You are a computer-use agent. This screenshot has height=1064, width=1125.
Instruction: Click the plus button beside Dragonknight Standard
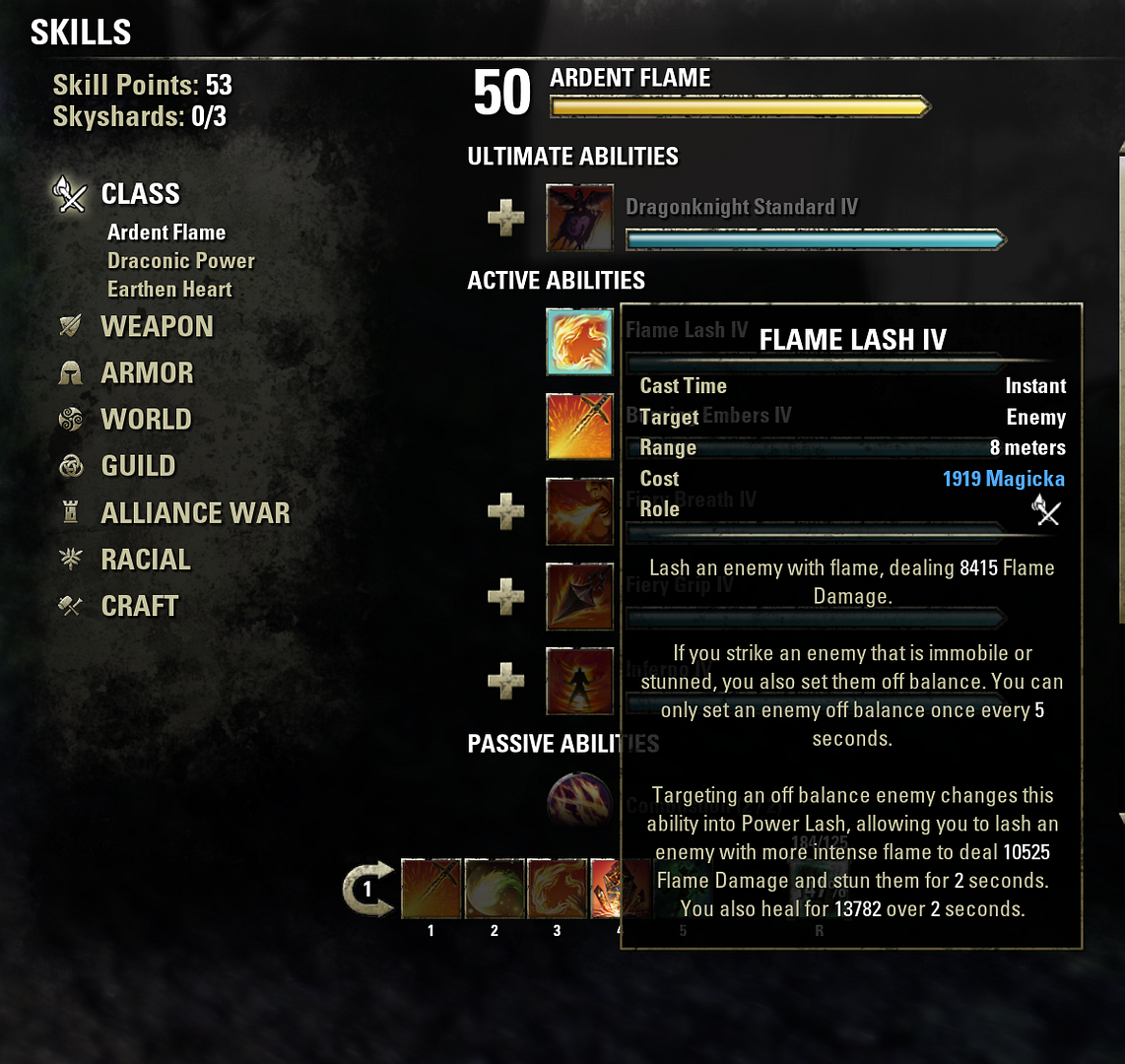(x=506, y=217)
